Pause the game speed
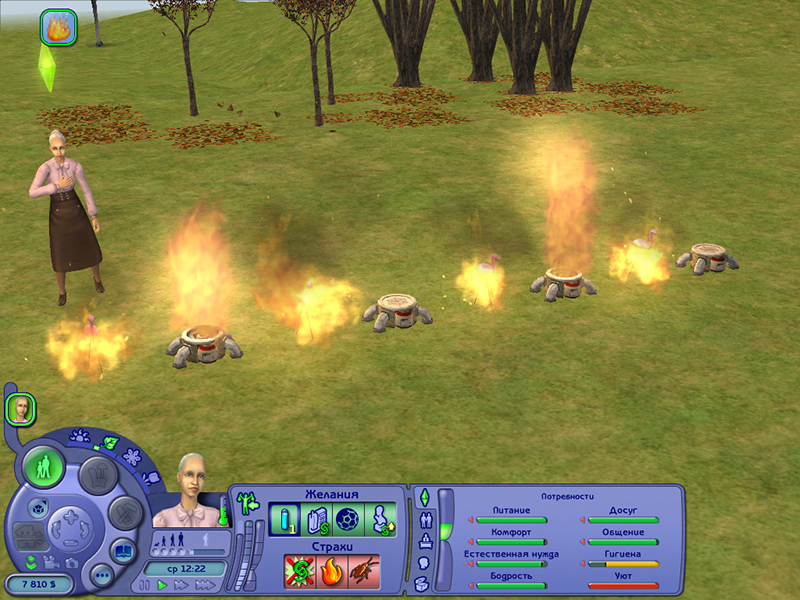 tap(146, 584)
